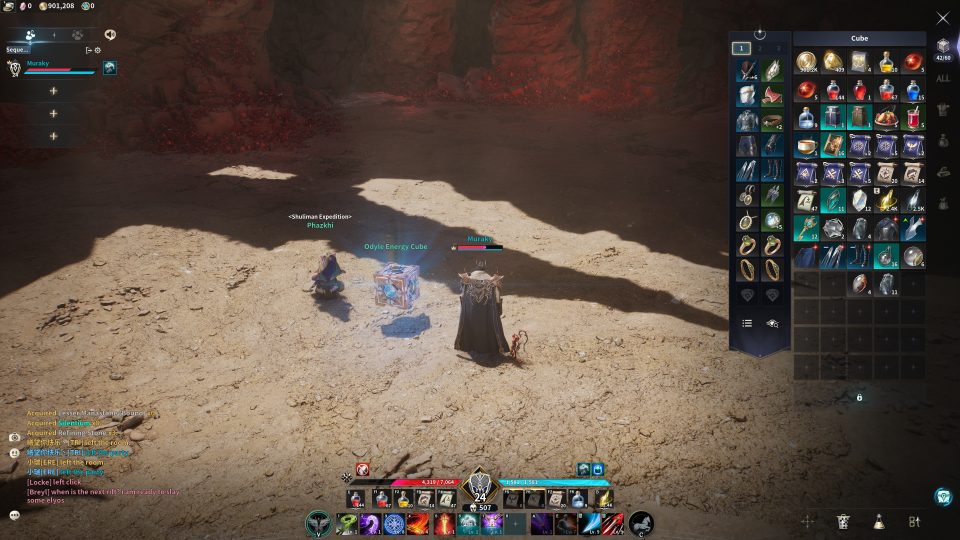Use the purple crescent slash skill

tap(370, 523)
